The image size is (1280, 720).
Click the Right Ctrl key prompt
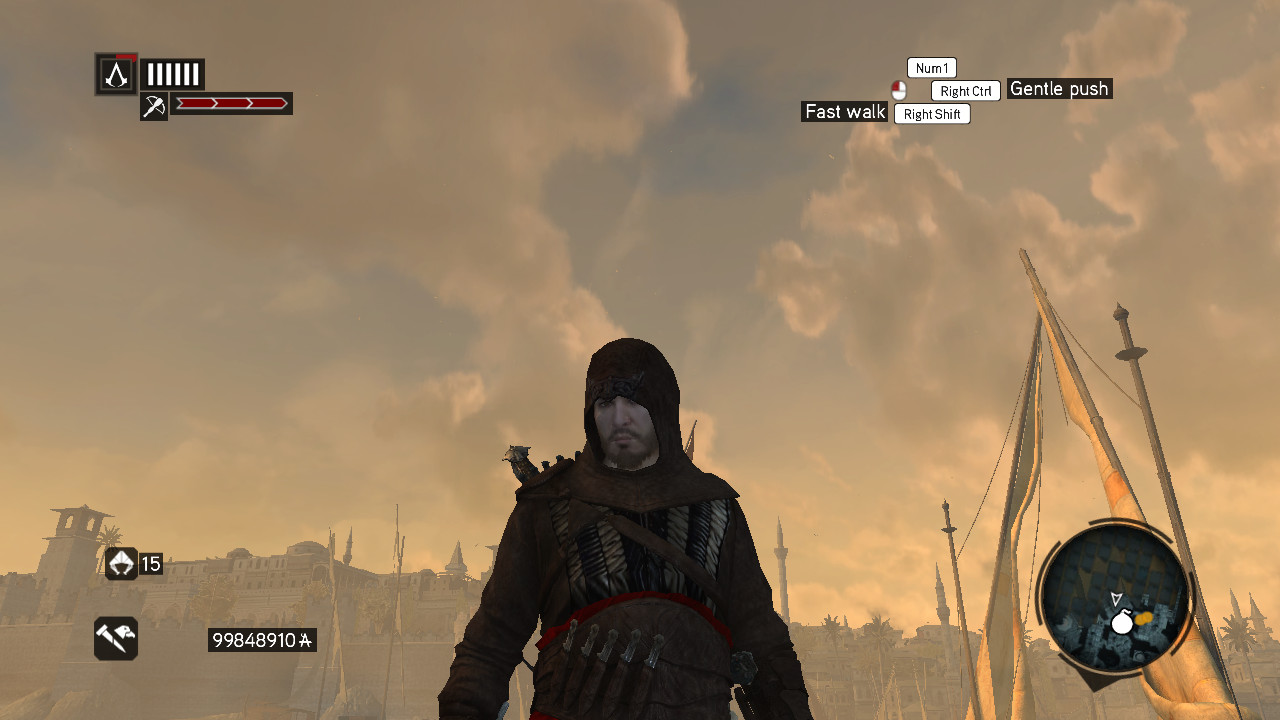[x=964, y=90]
